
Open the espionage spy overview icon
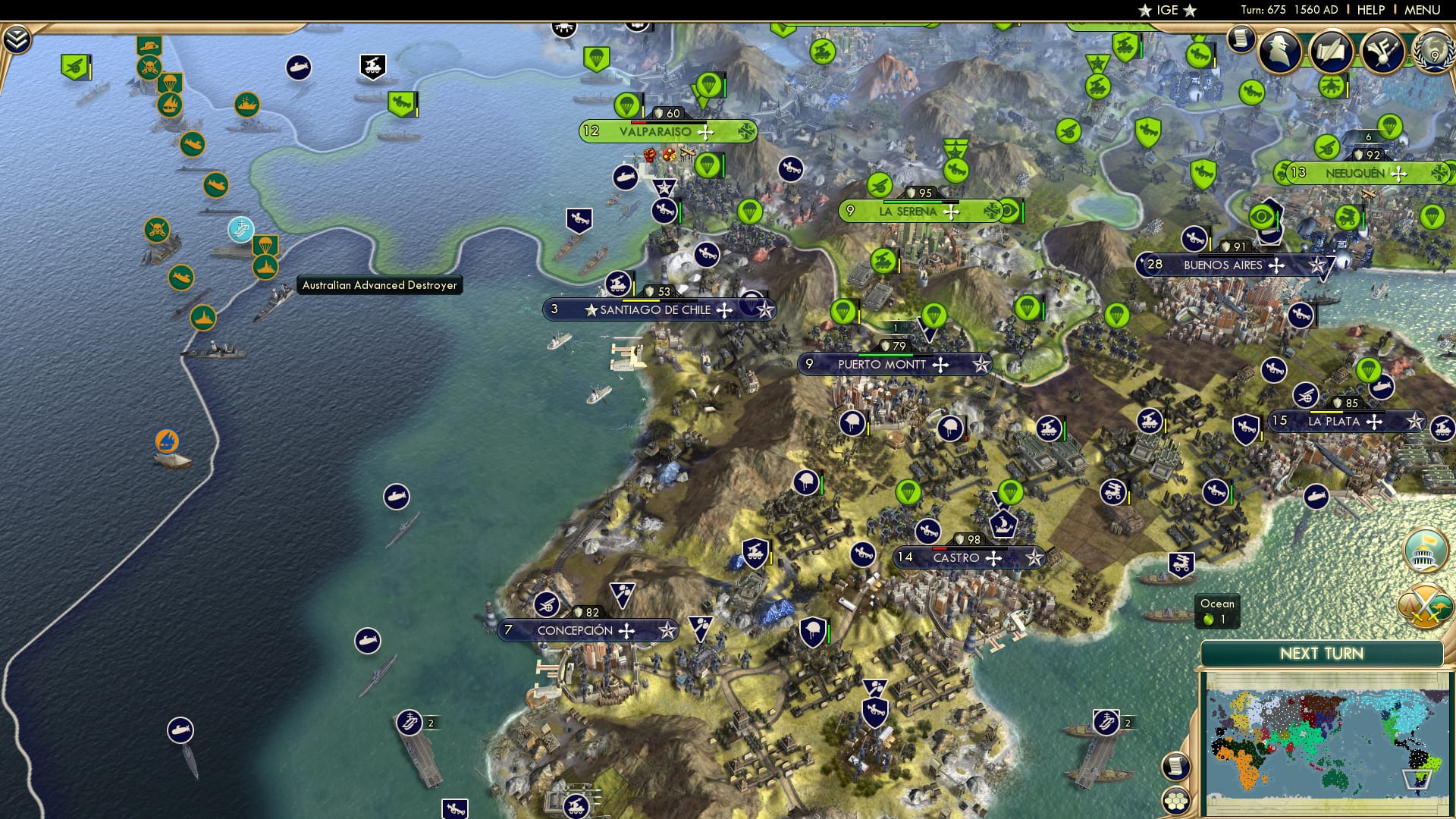coord(1282,52)
